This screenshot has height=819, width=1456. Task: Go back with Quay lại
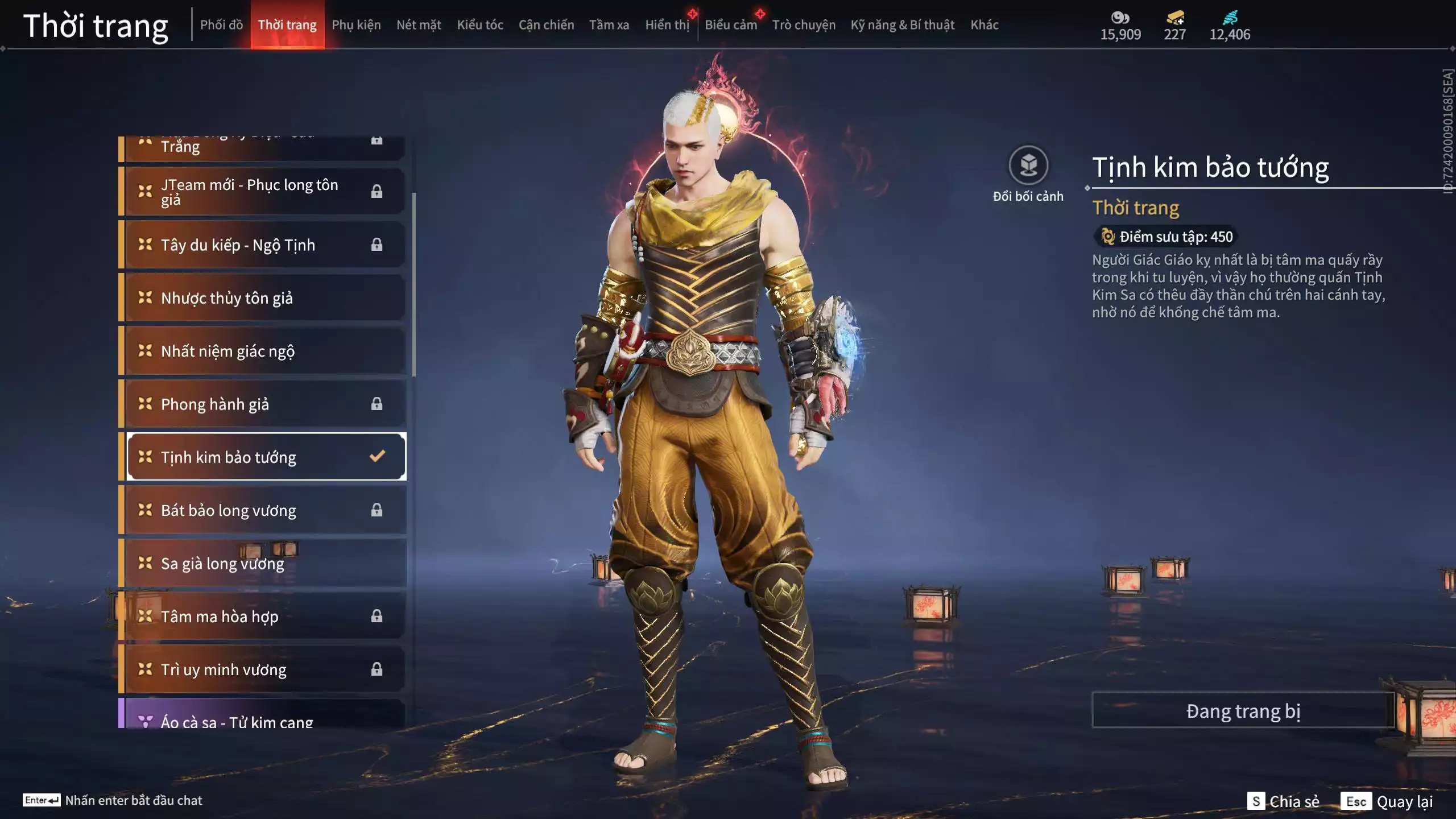click(x=1388, y=801)
